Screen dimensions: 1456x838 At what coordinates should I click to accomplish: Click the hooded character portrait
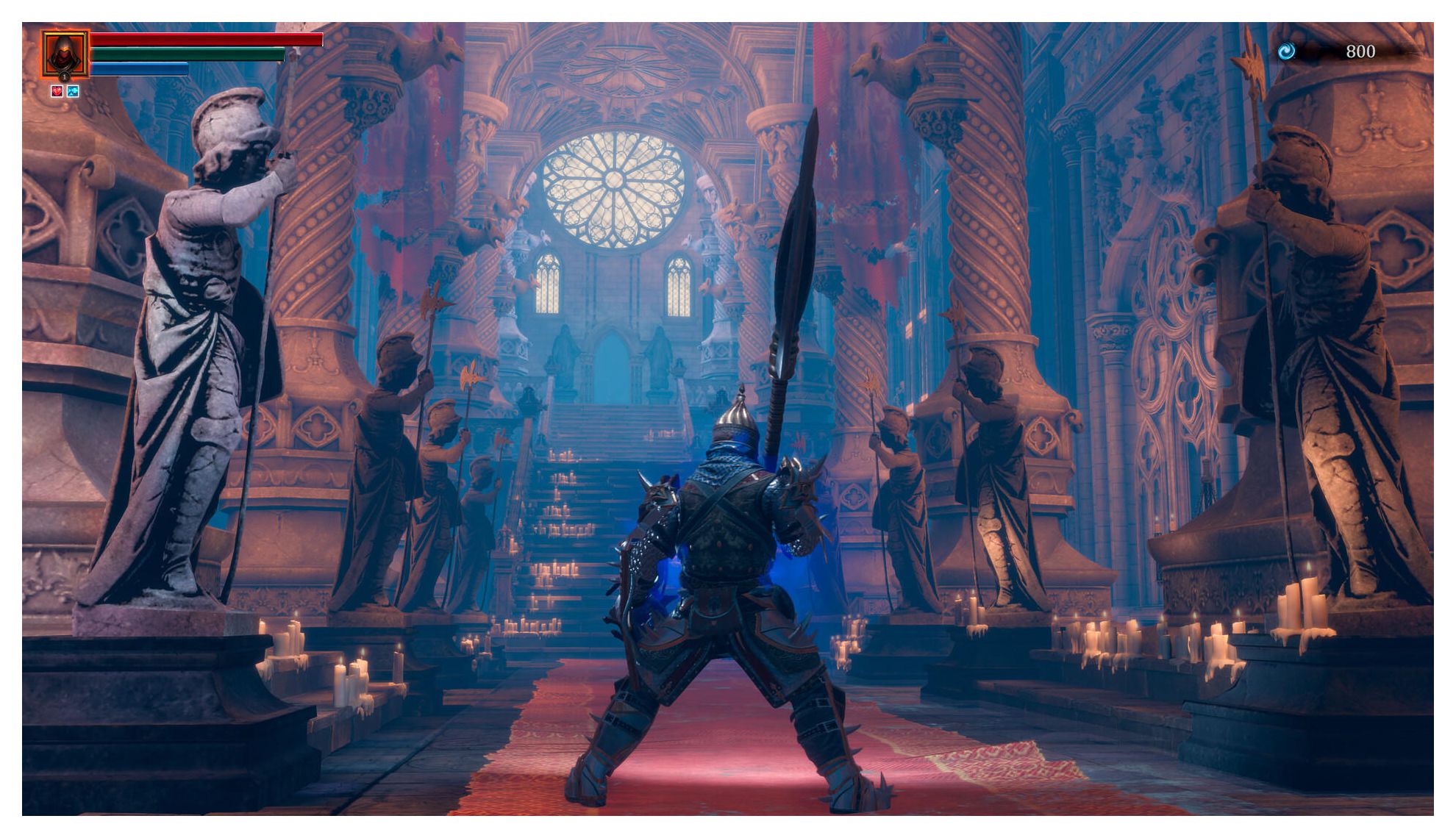(65, 54)
